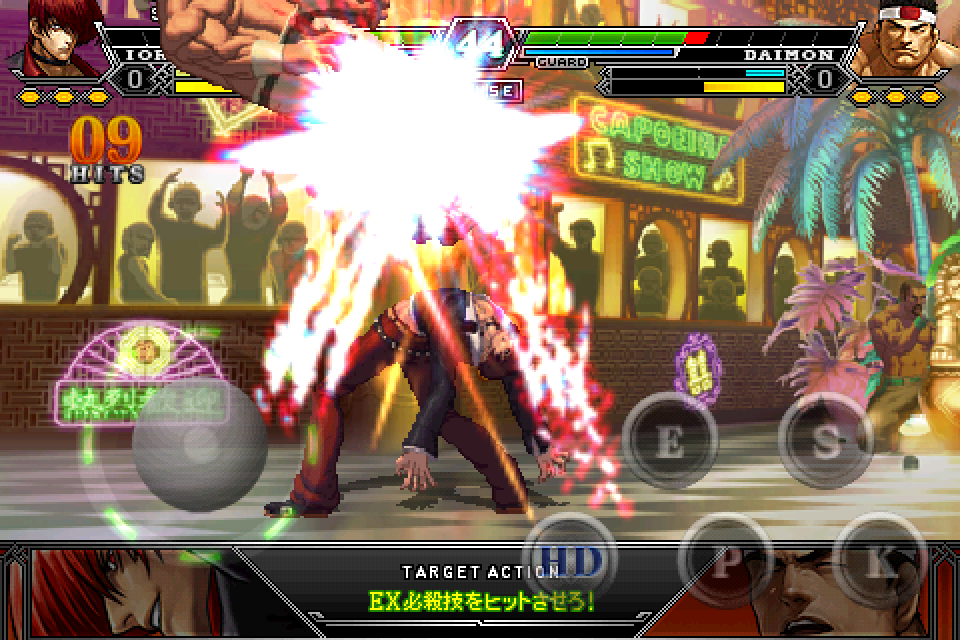Activate the HD mode button
960x640 pixels.
(x=571, y=562)
